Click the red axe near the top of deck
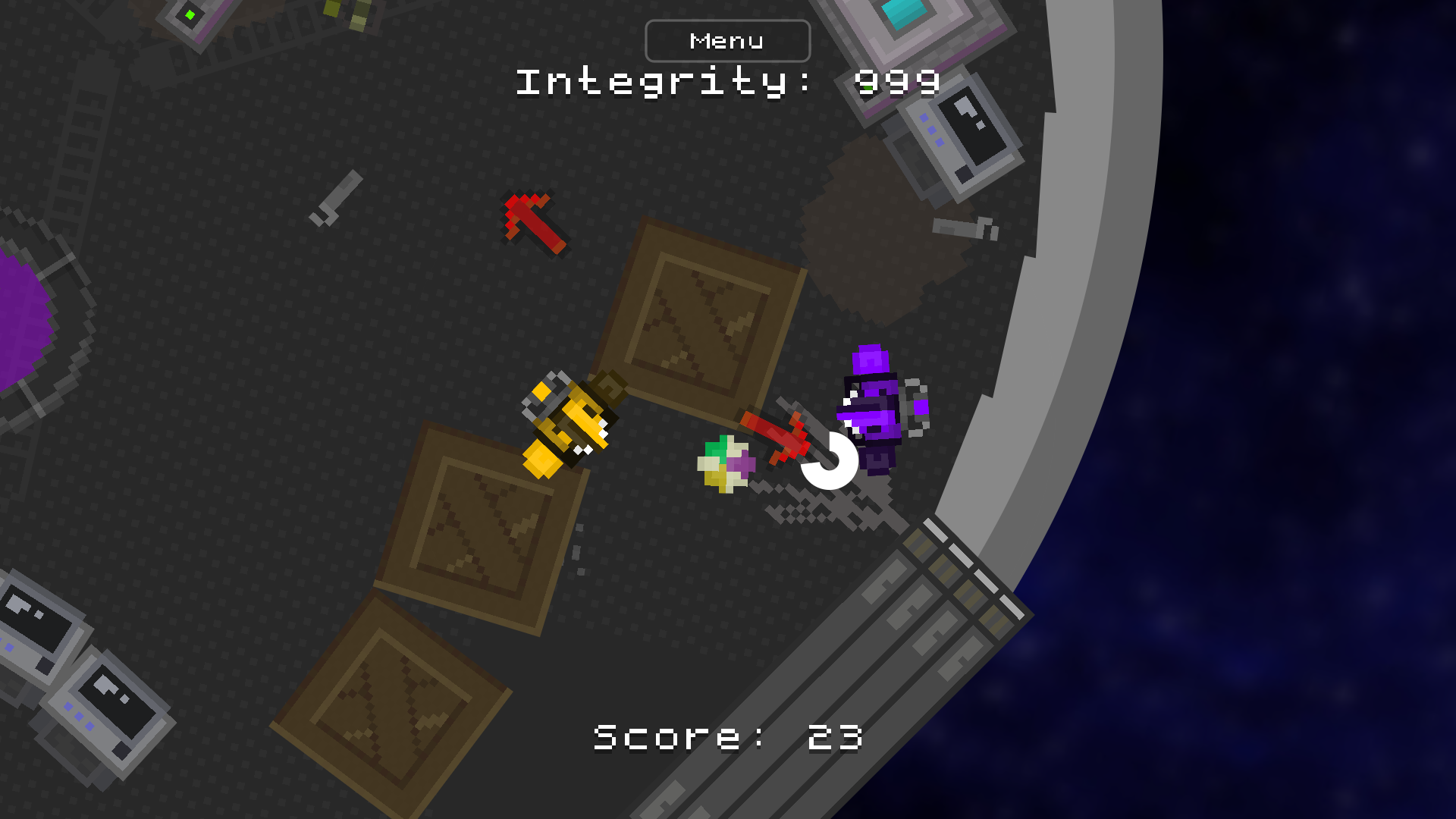The height and width of the screenshot is (819, 1456). pyautogui.click(x=531, y=224)
